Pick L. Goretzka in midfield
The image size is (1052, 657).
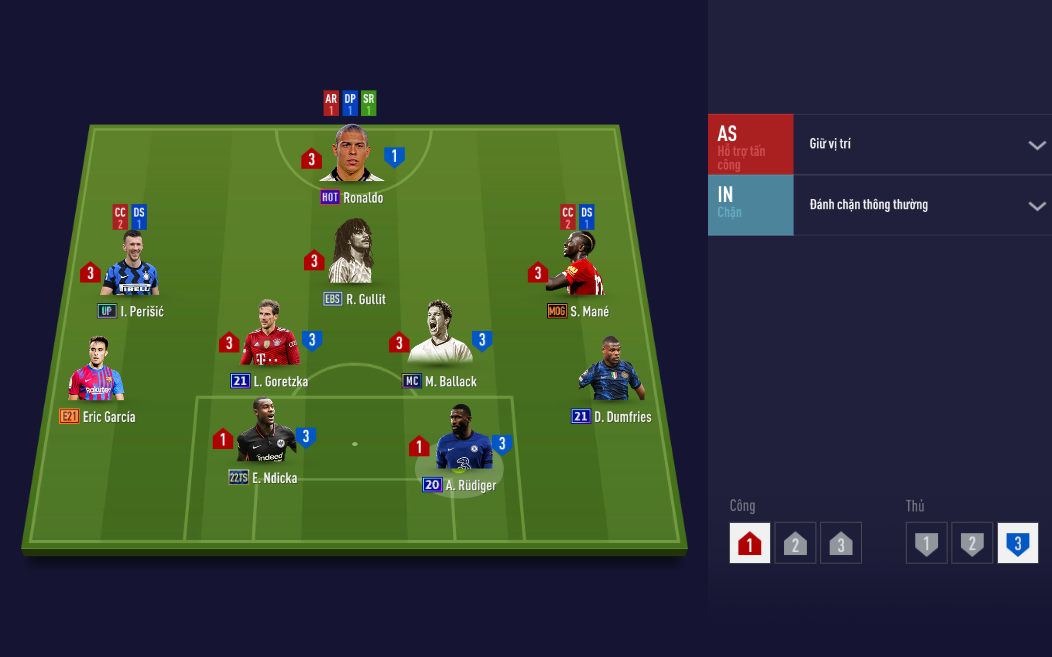point(269,335)
